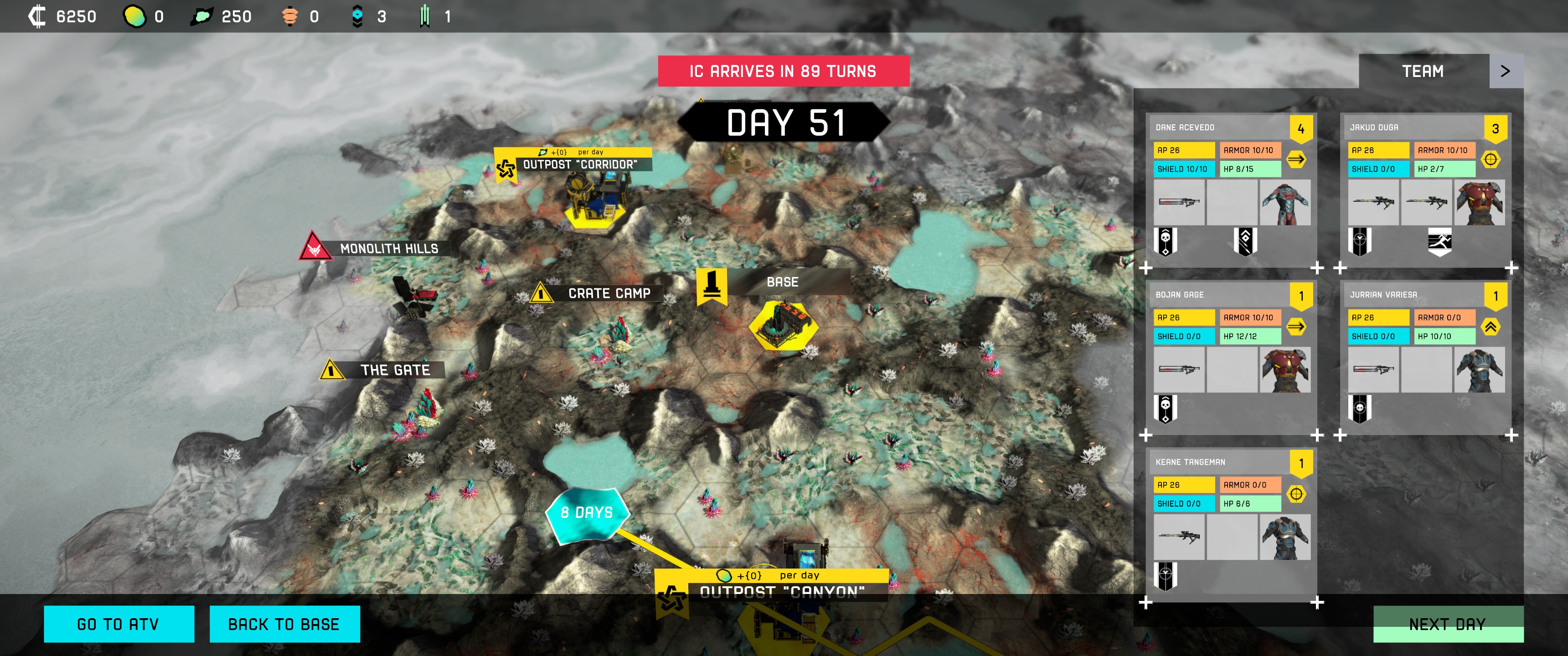
Task: Return with the BACK TO BASE button
Action: (284, 624)
